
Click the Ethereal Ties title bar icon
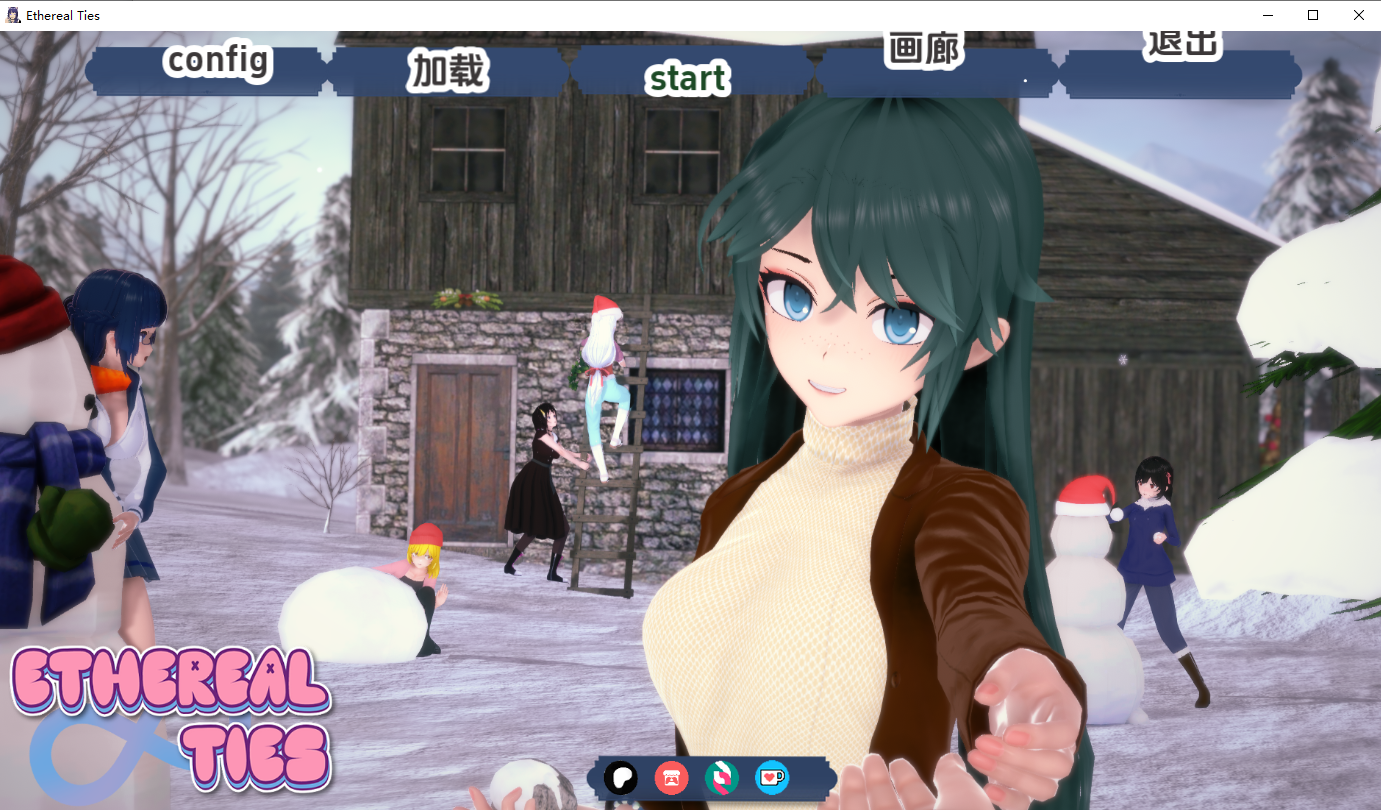(11, 15)
